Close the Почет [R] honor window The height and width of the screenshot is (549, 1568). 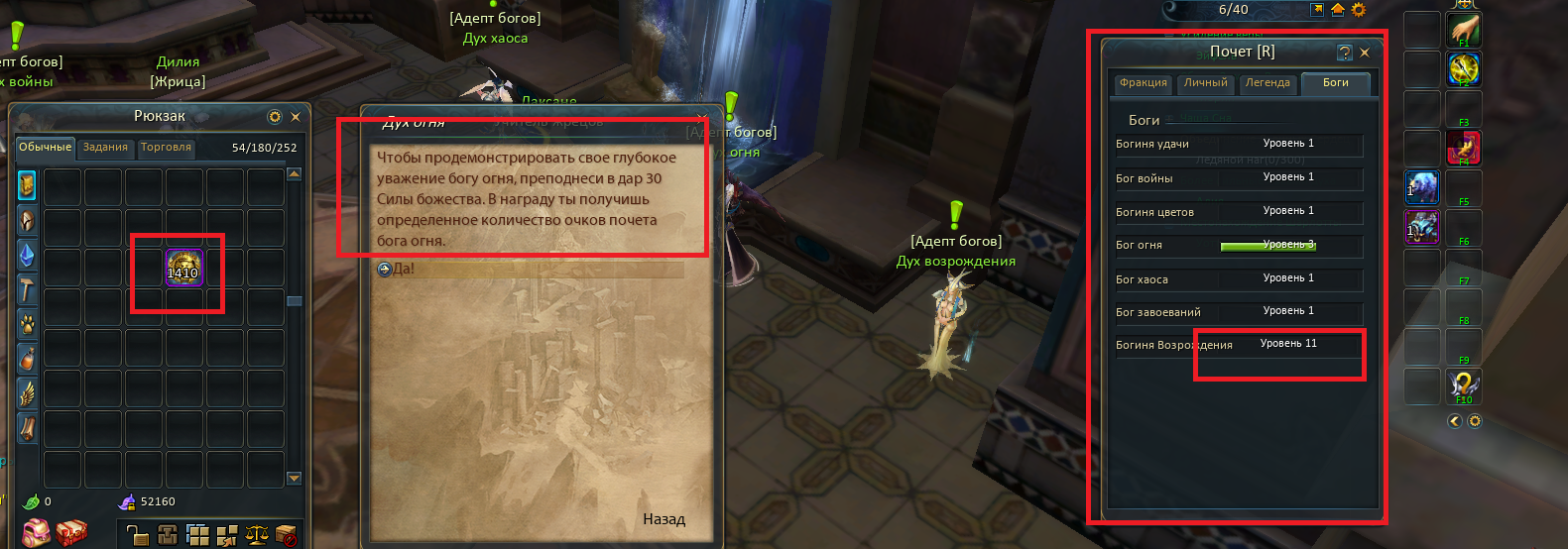[x=1365, y=53]
